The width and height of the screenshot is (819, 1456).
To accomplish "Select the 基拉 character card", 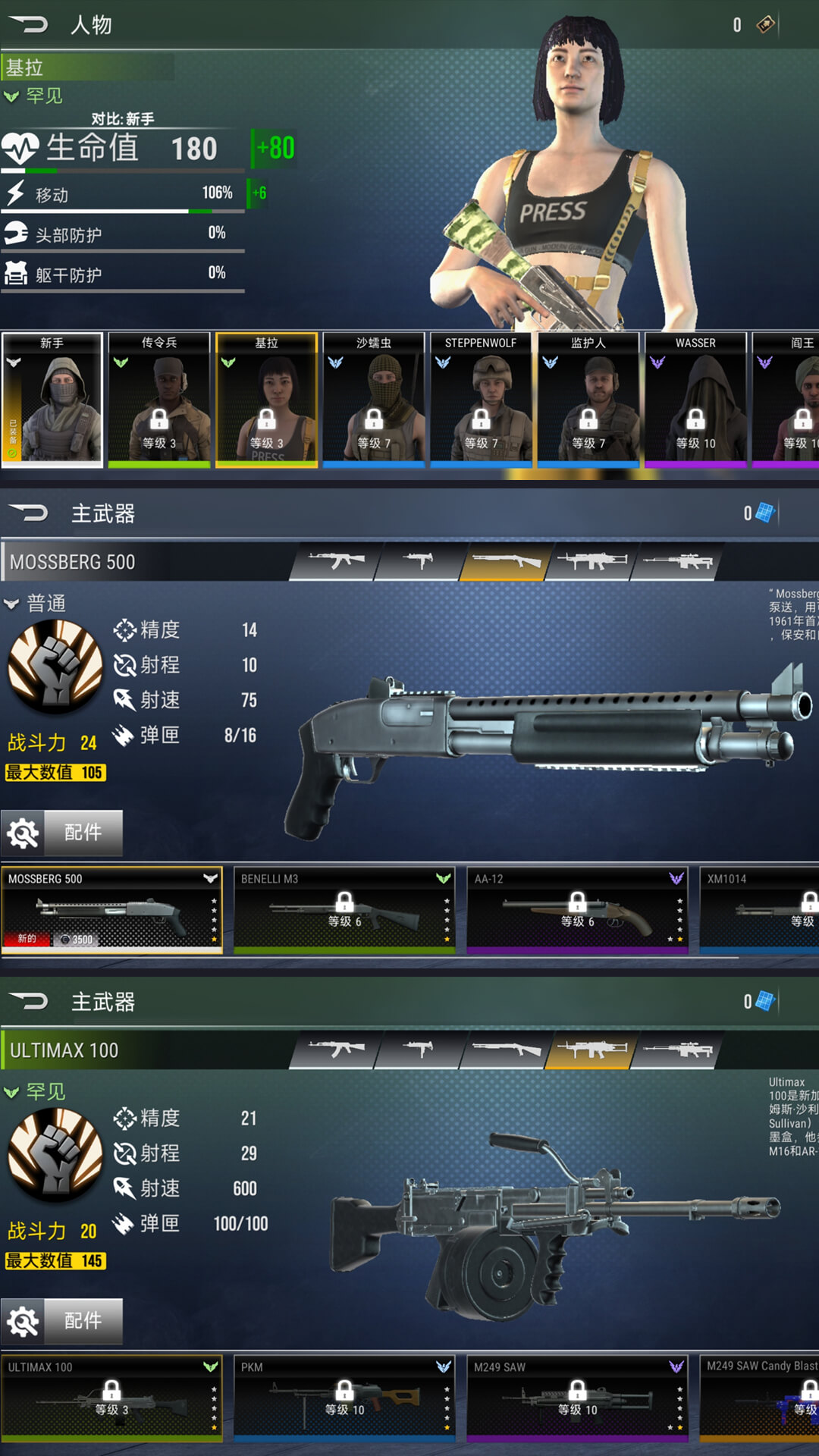I will tap(266, 400).
